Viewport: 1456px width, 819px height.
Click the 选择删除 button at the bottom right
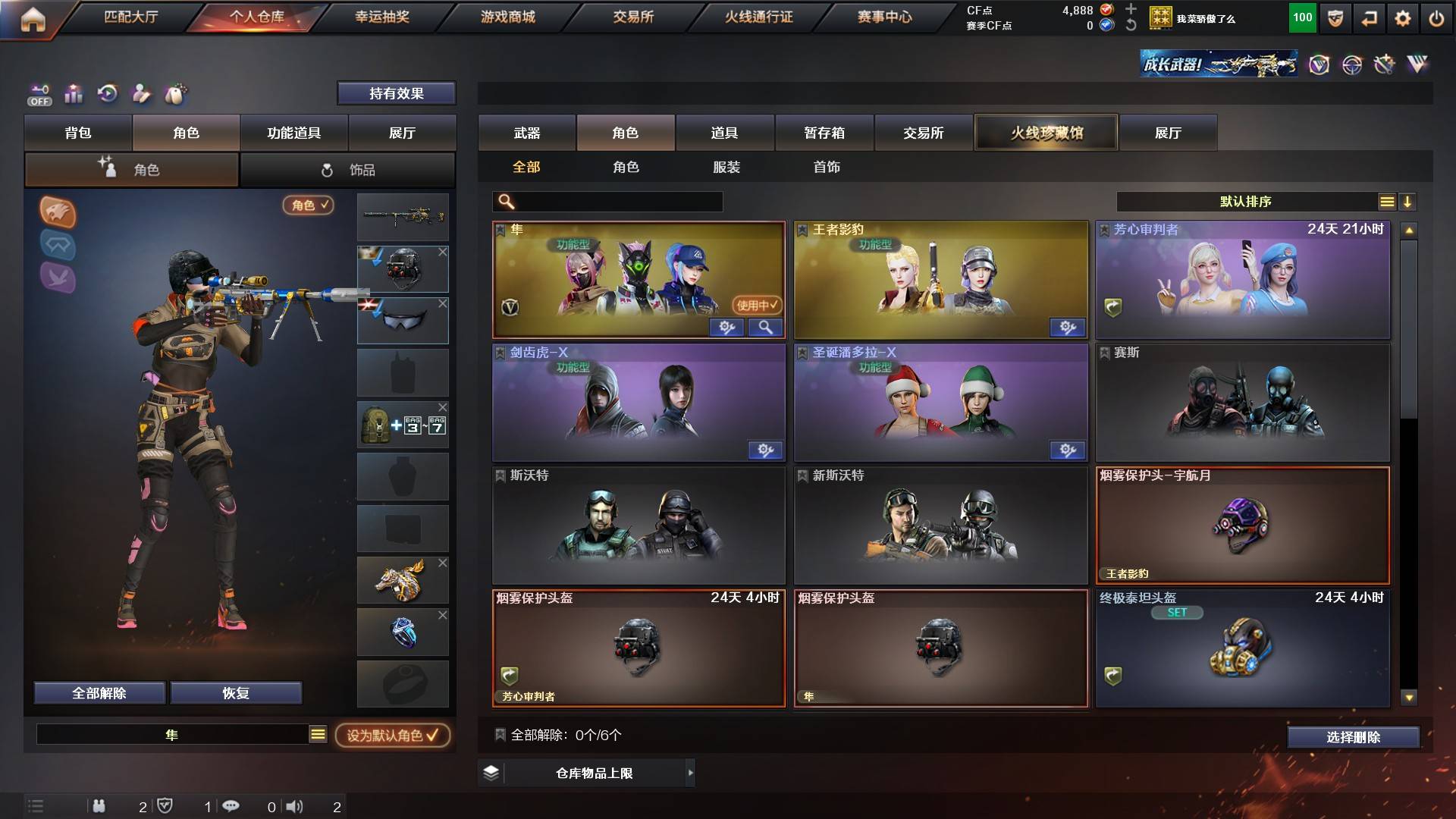point(1353,736)
